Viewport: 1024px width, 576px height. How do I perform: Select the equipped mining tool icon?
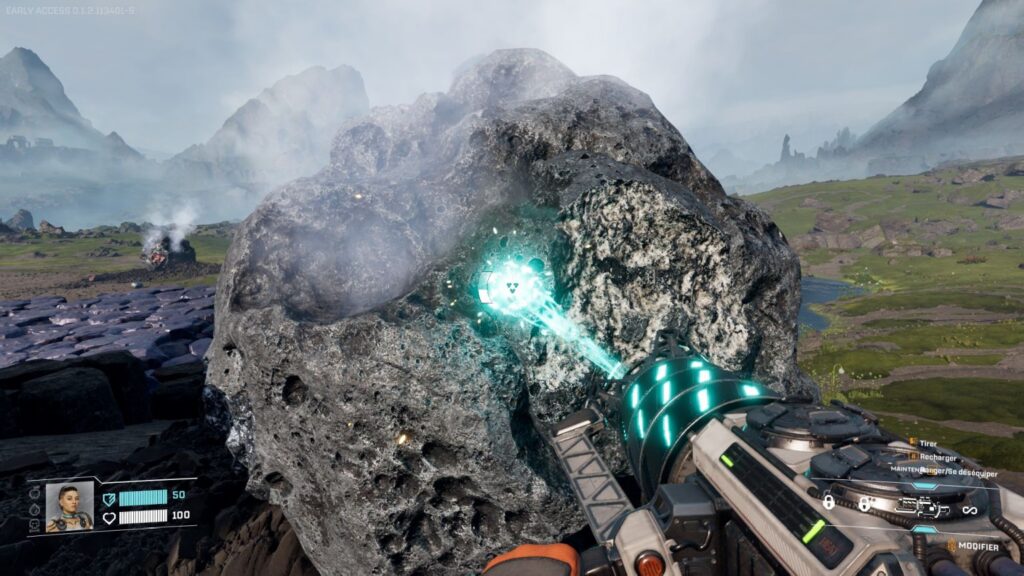(925, 508)
